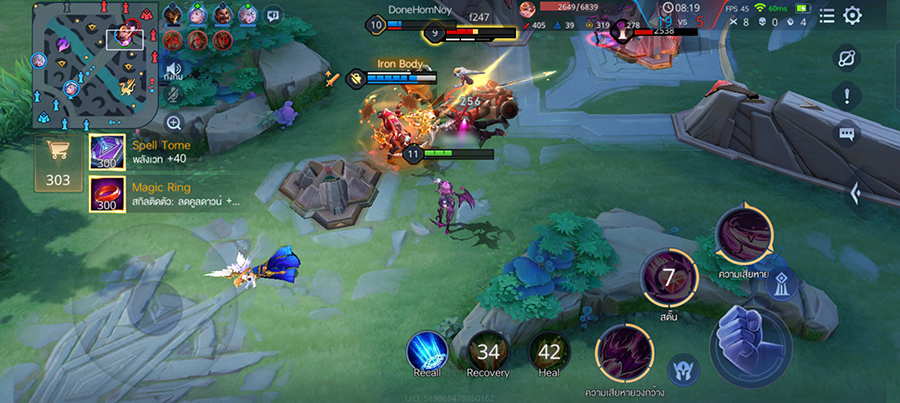Activate the Recall spell
The height and width of the screenshot is (403, 900).
426,351
